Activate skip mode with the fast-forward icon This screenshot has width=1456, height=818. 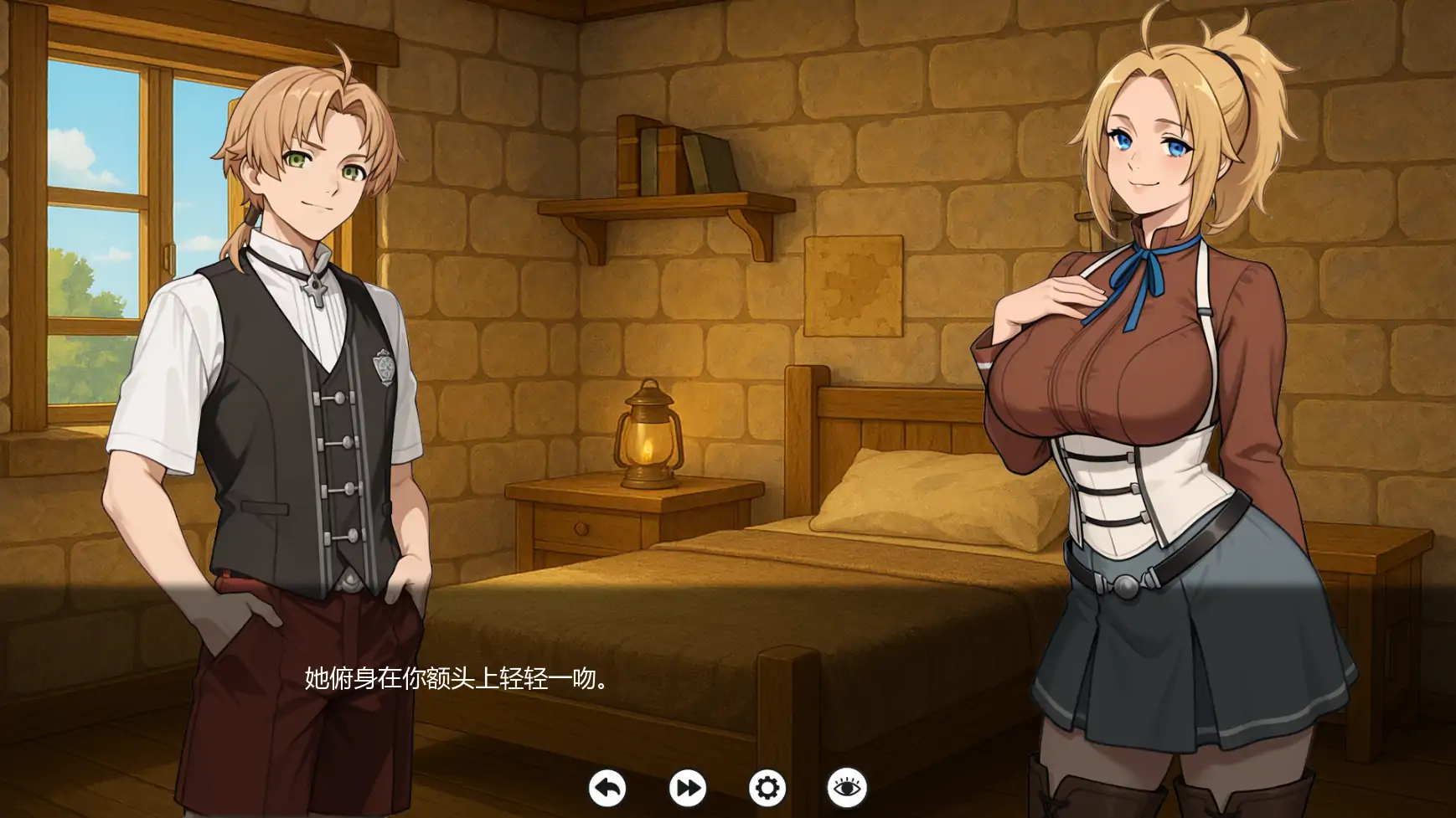click(x=687, y=788)
